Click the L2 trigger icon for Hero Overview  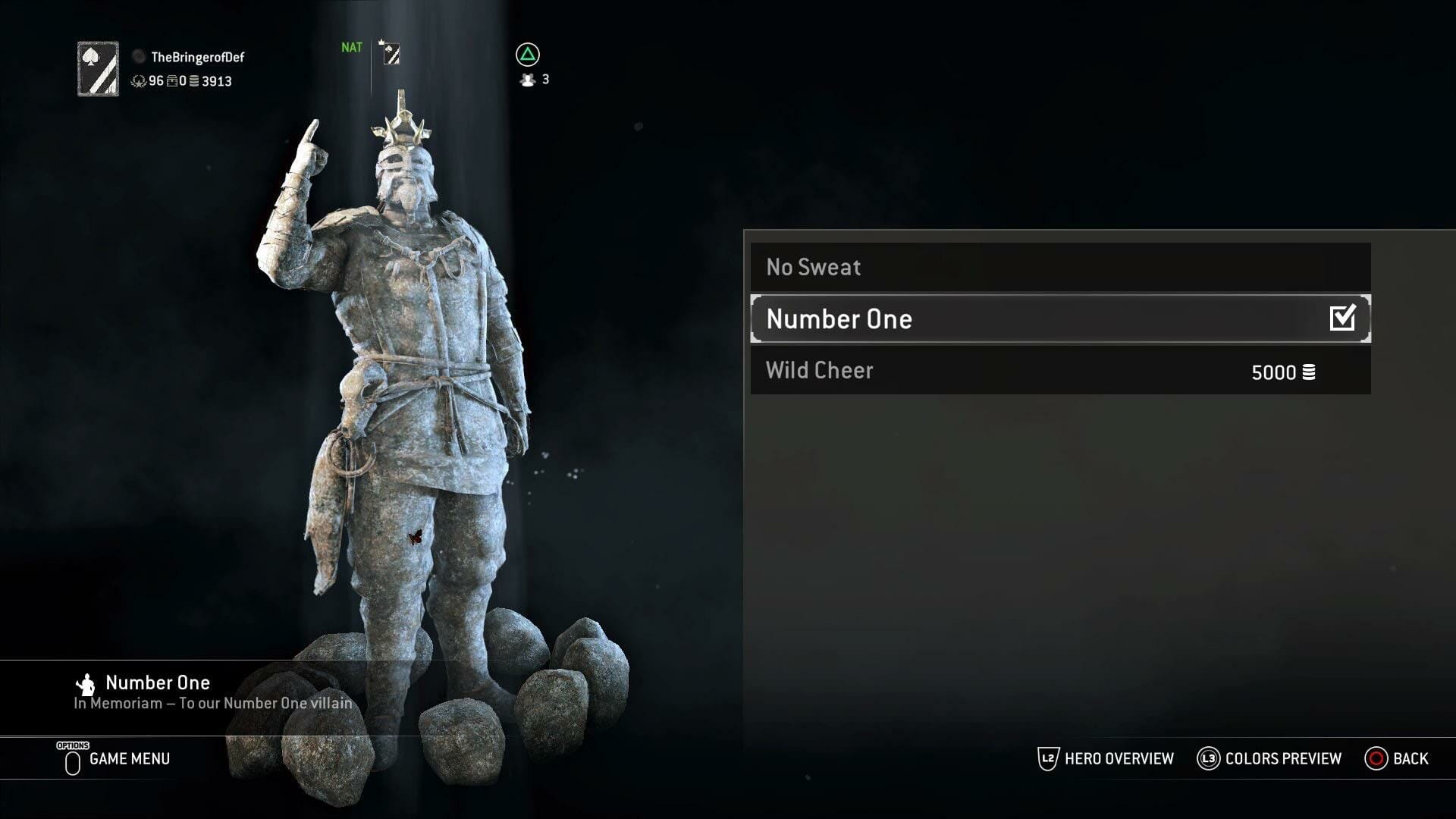point(1047,758)
